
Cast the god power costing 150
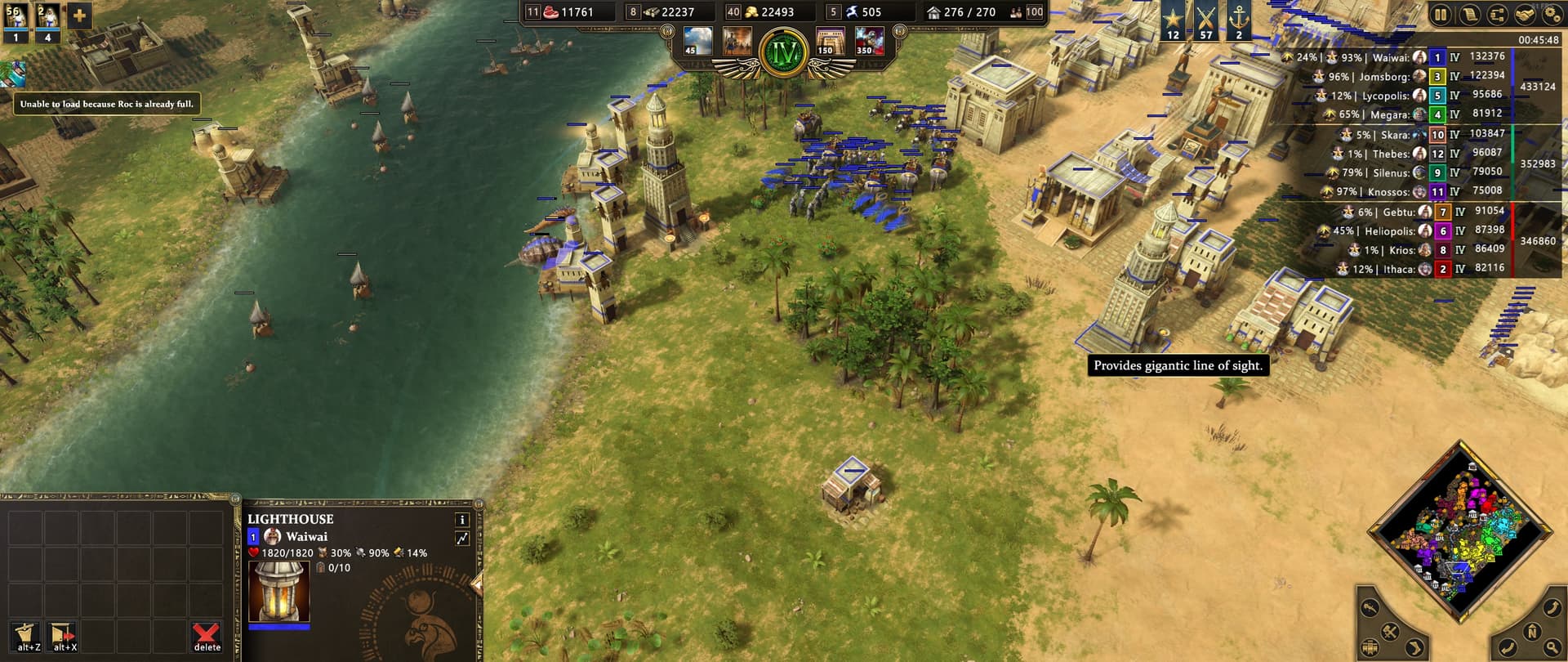831,41
